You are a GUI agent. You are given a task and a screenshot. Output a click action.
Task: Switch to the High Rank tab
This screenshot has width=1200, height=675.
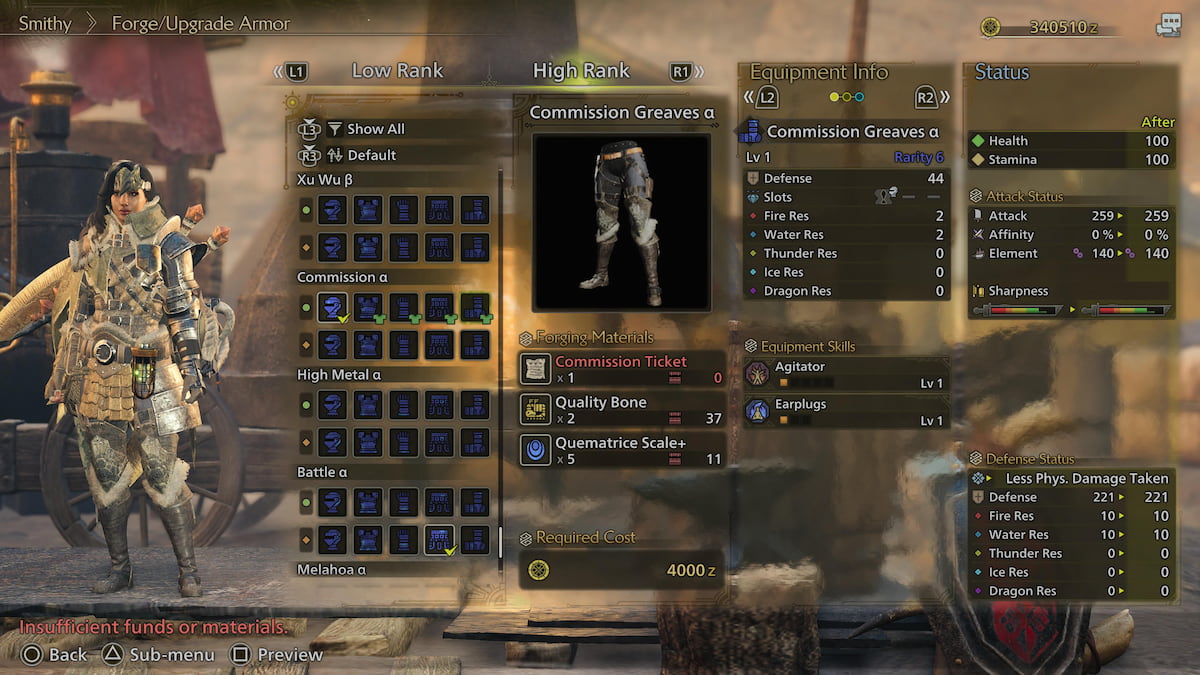click(581, 71)
